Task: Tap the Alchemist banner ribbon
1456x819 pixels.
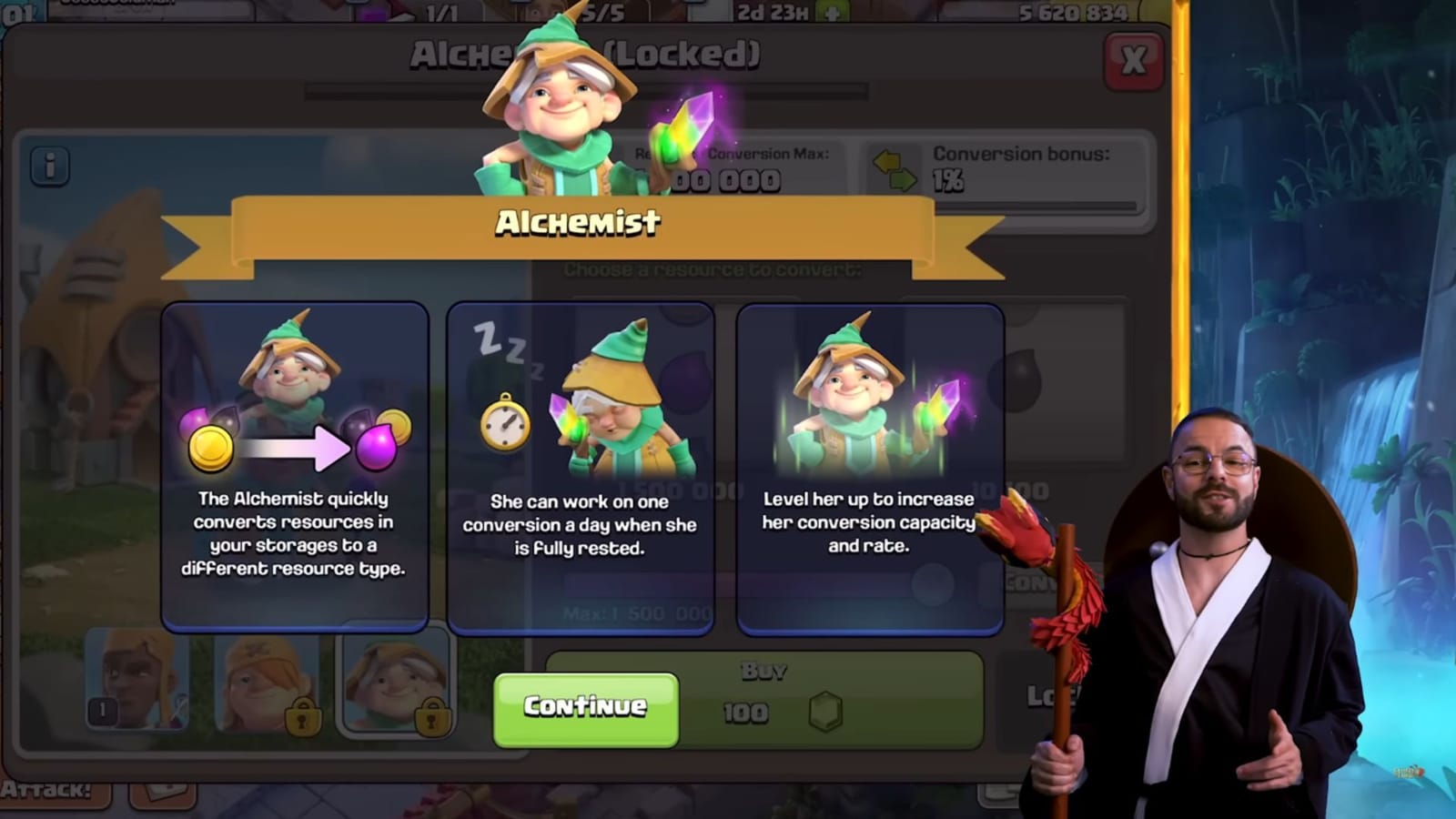Action: tap(579, 225)
